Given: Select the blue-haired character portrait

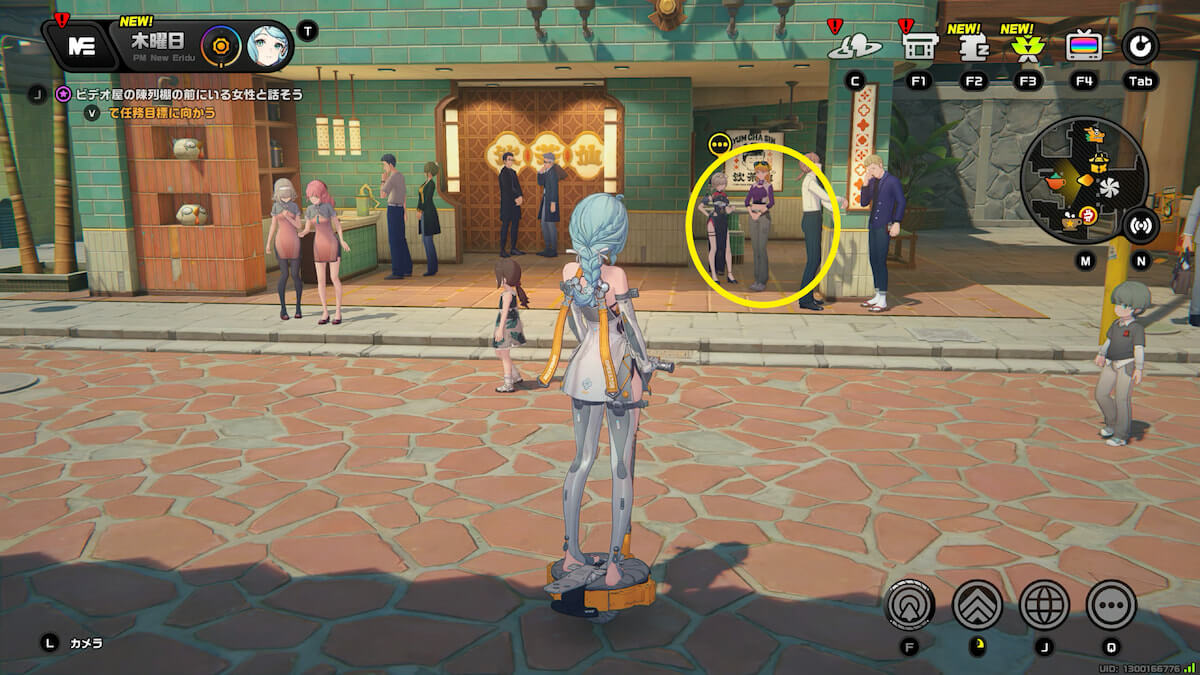Looking at the screenshot, I should coord(268,46).
